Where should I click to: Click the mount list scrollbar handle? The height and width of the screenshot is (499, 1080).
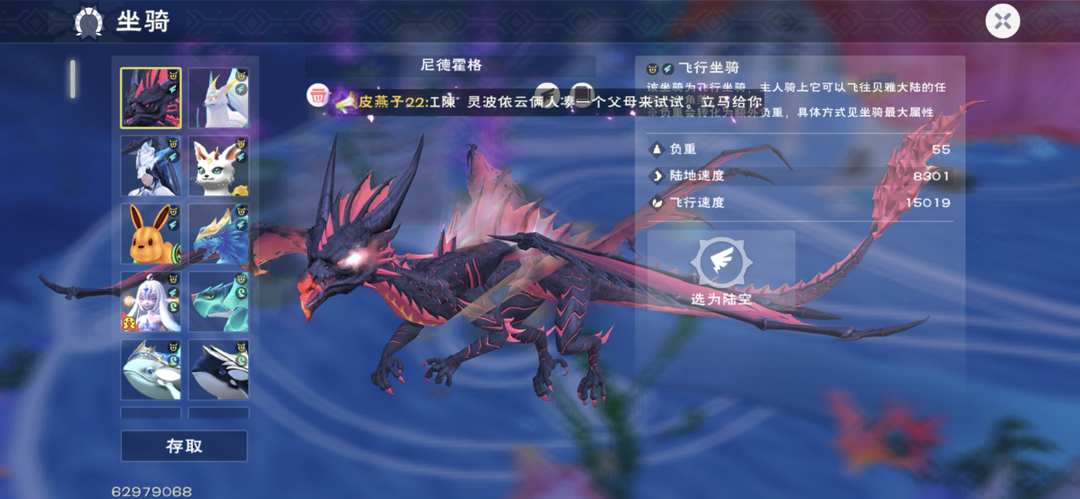[x=73, y=79]
